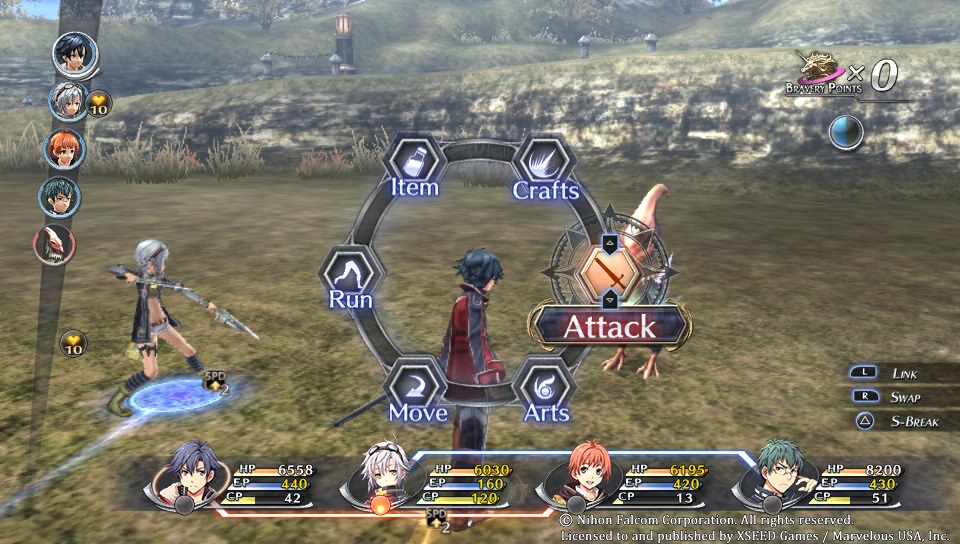Open the Arts command
The image size is (960, 544).
(545, 390)
